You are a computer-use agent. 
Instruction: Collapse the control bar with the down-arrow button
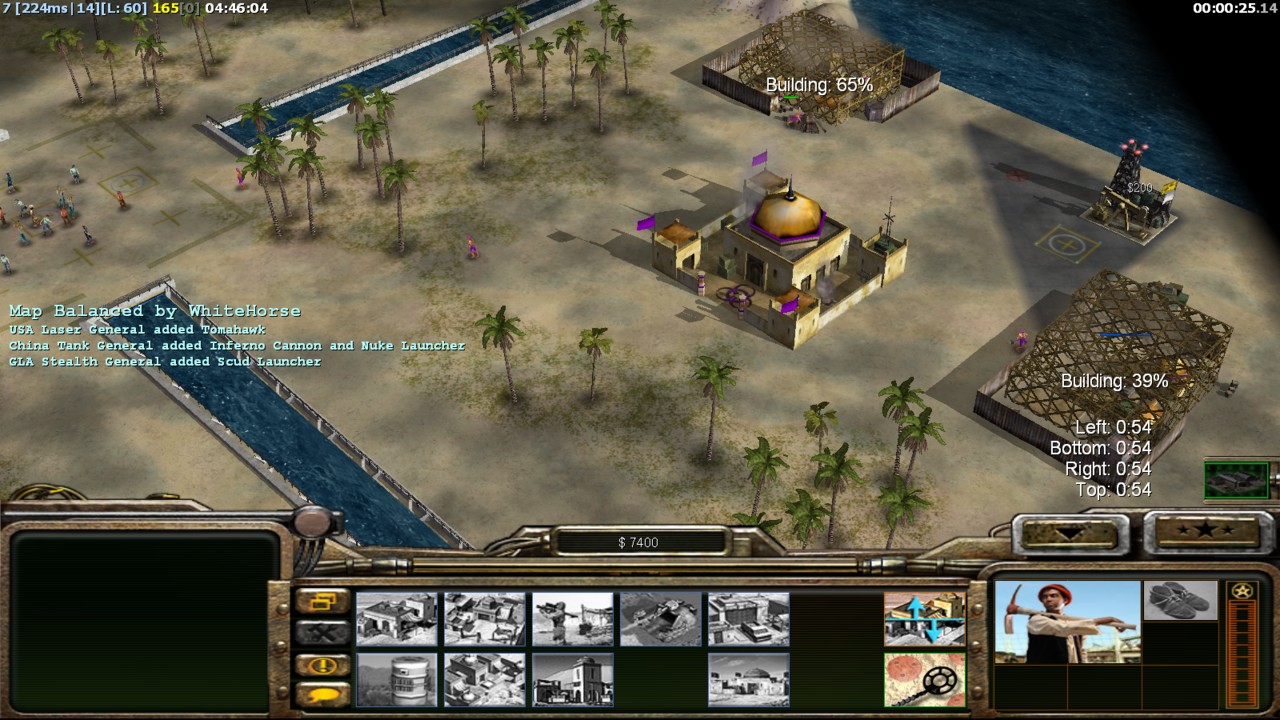tap(1069, 534)
